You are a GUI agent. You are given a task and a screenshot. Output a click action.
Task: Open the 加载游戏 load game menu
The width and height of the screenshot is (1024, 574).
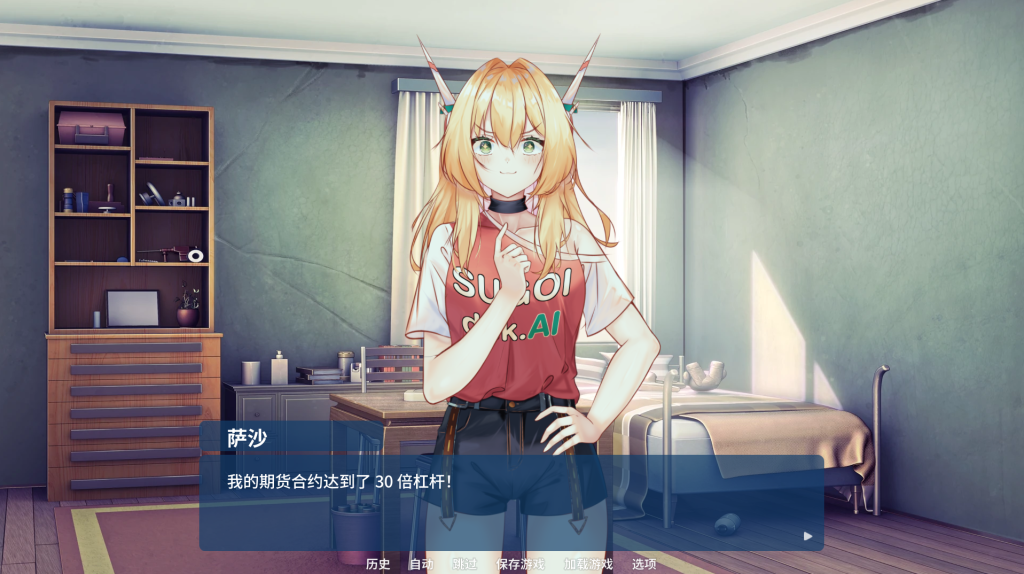(587, 564)
